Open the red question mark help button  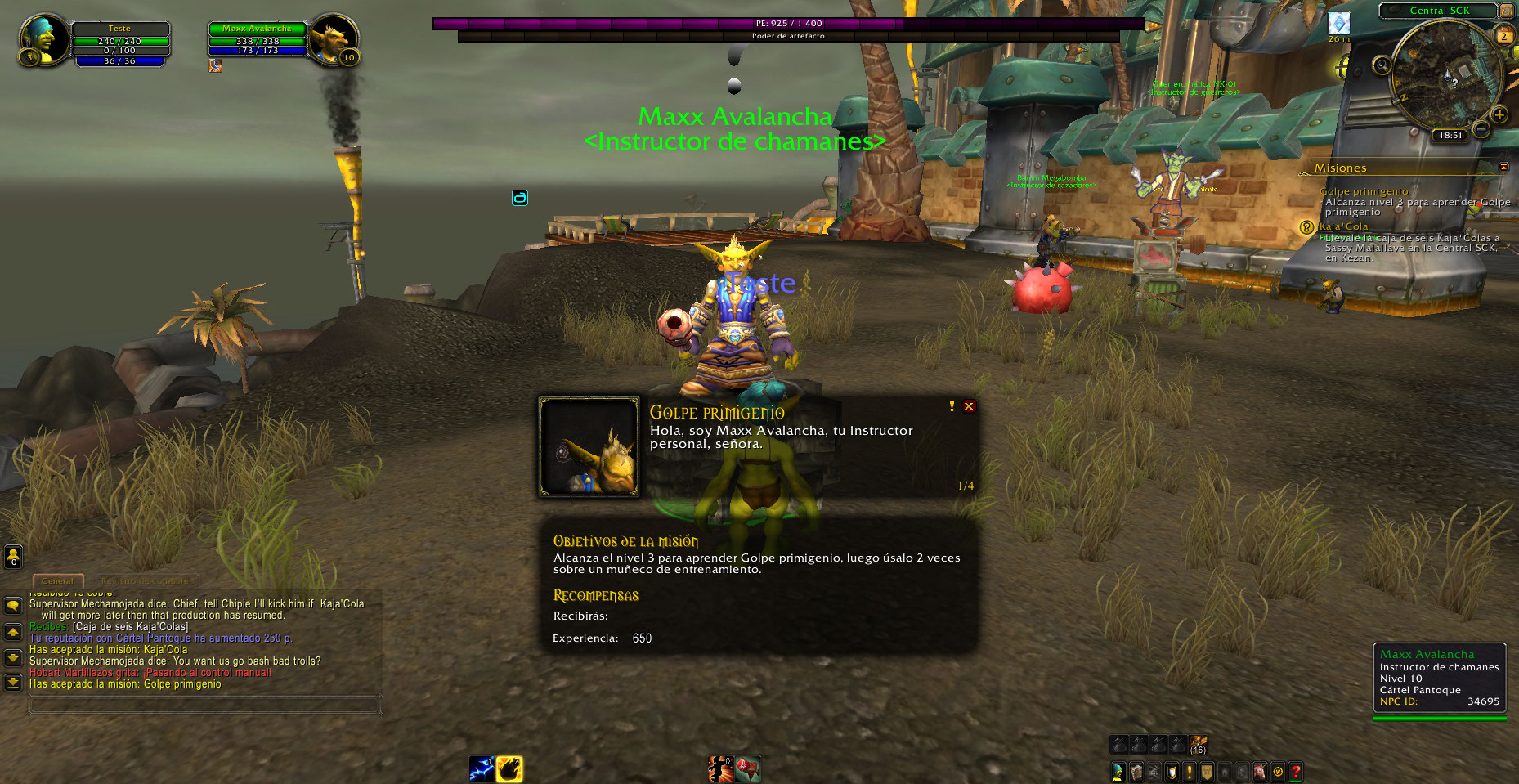1296,771
